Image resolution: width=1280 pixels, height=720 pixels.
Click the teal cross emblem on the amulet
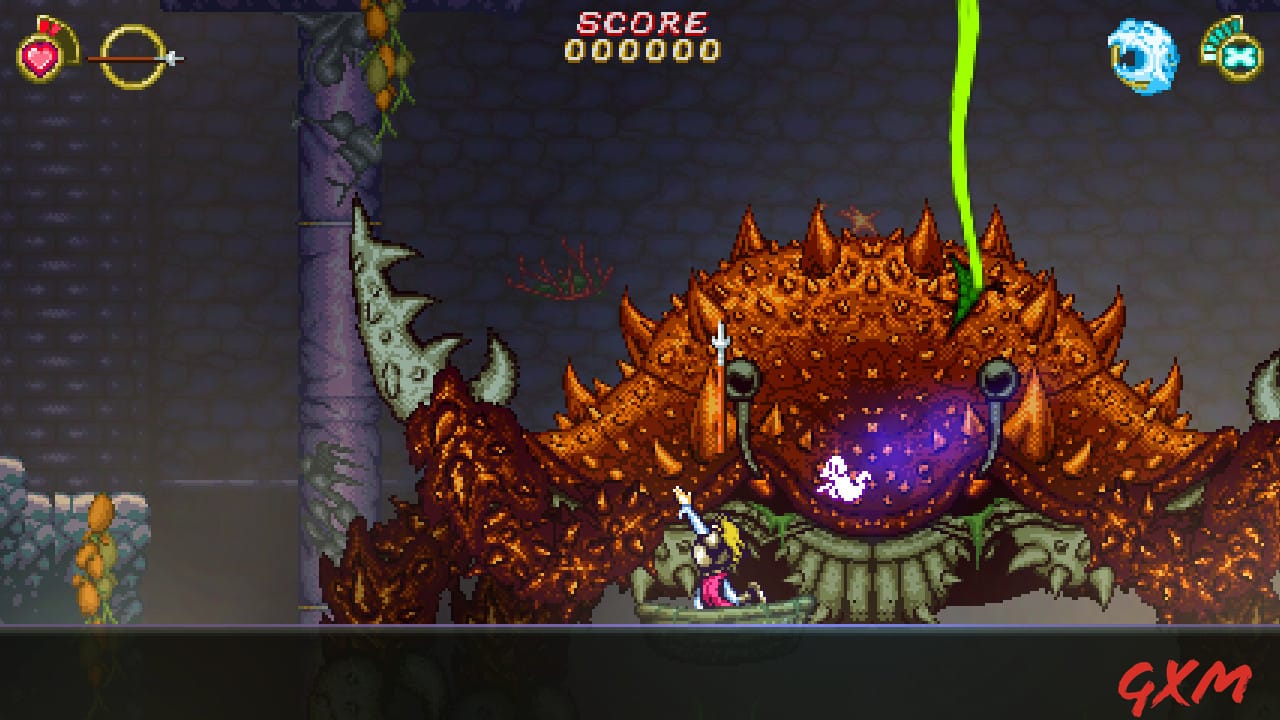[x=1238, y=58]
